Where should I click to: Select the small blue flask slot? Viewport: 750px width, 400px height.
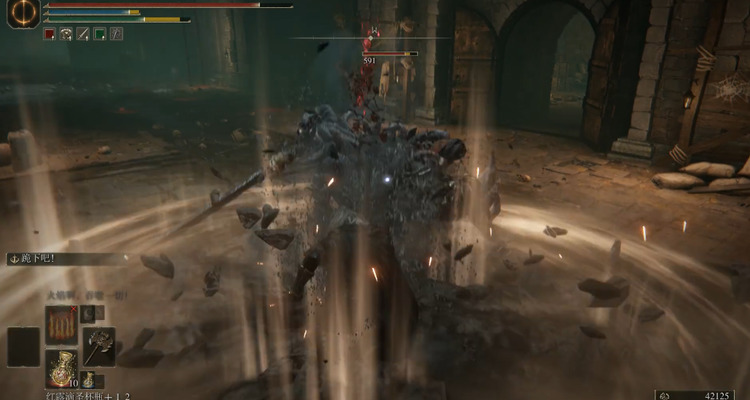click(x=88, y=379)
